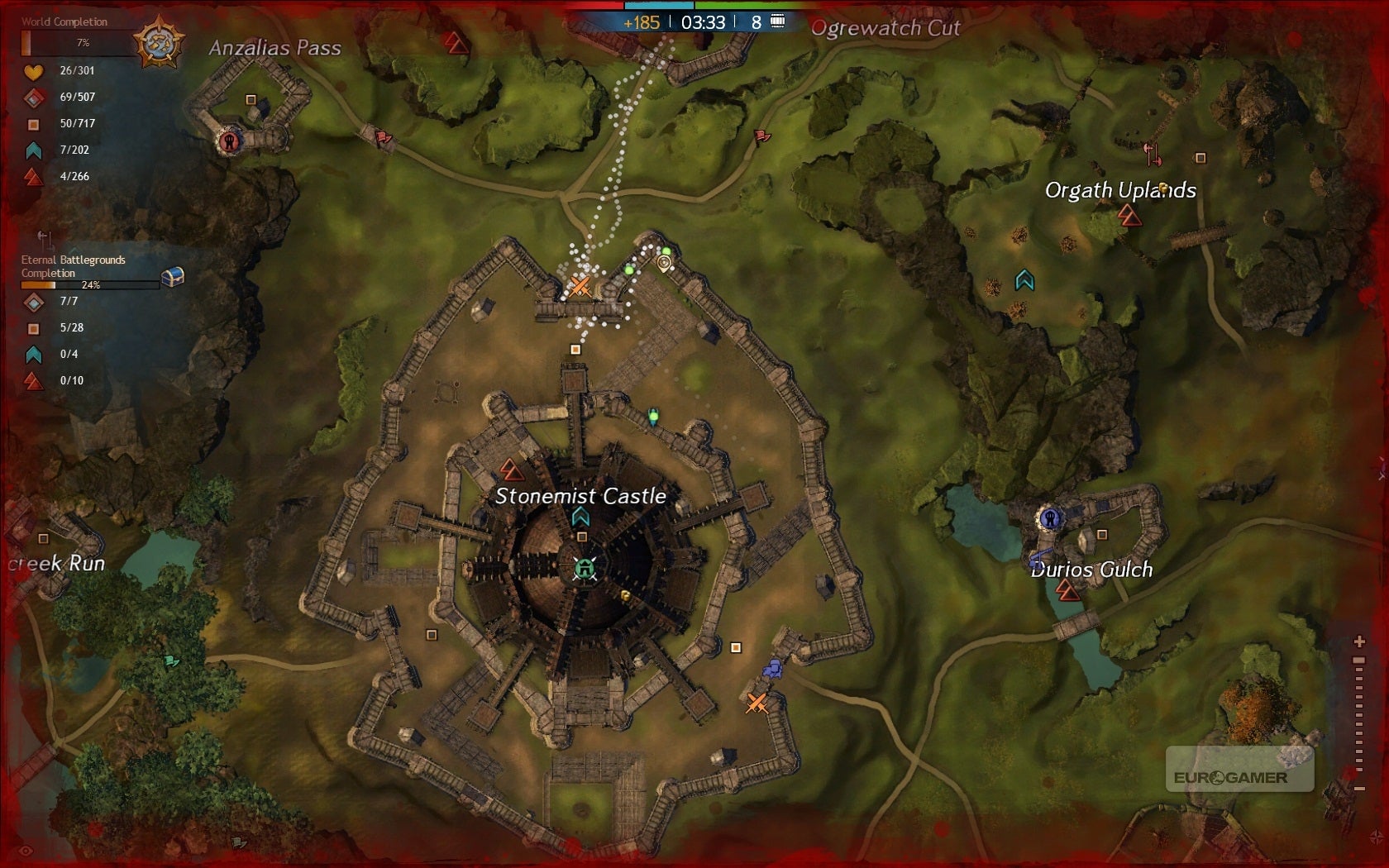Click the war score icon beside the 8
The width and height of the screenshot is (1389, 868).
(778, 21)
